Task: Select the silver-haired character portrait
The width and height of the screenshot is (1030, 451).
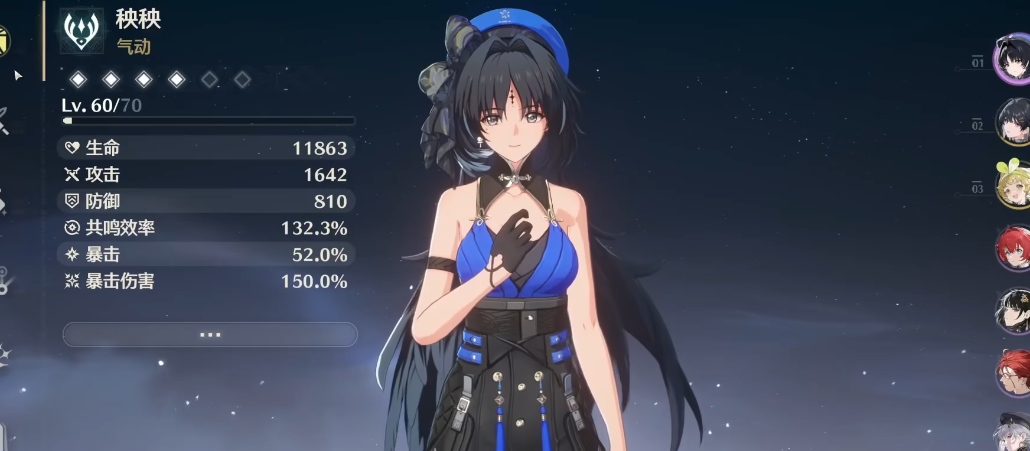Action: tap(1014, 433)
